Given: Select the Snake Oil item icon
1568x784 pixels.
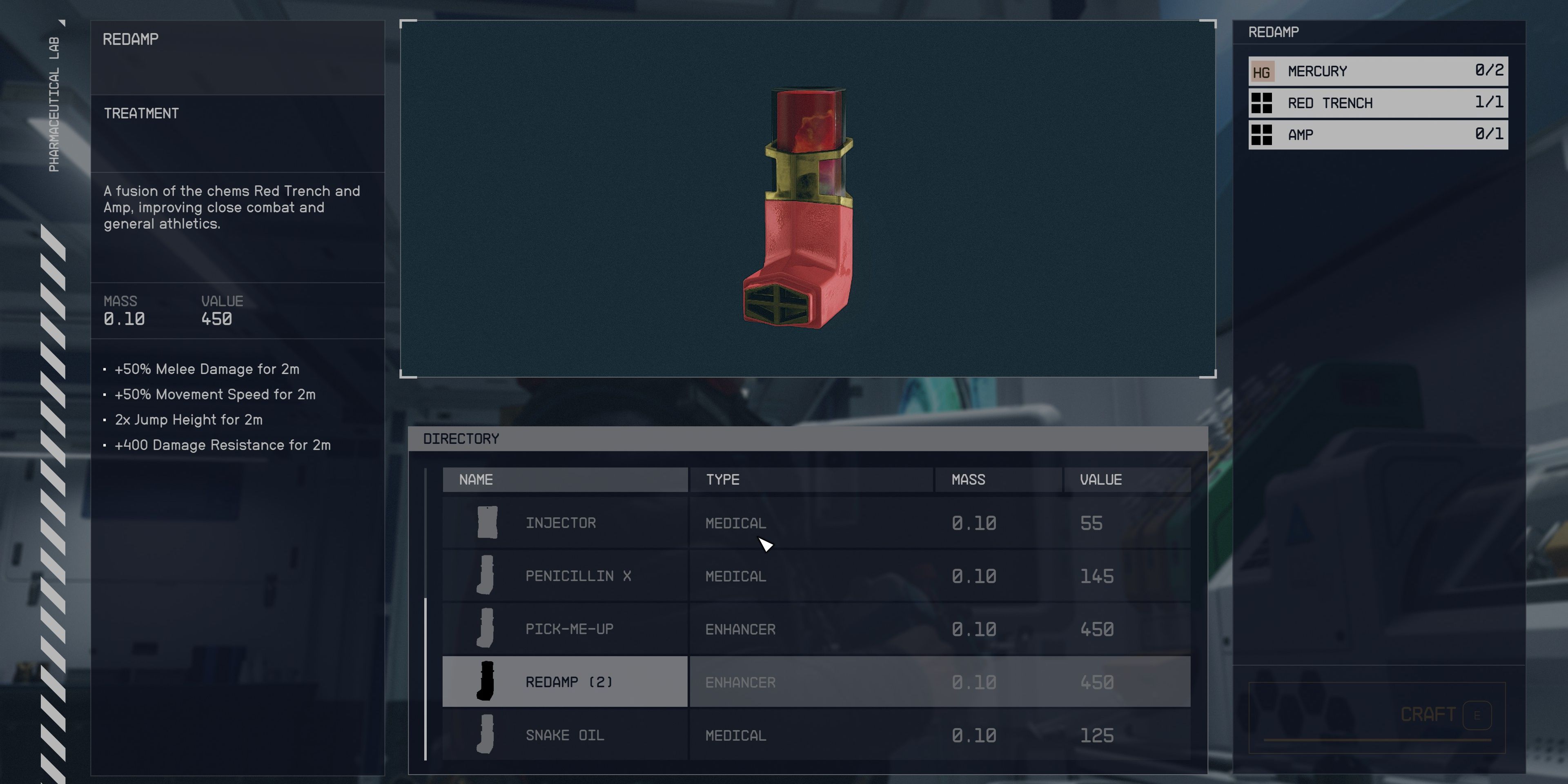Looking at the screenshot, I should coord(487,735).
